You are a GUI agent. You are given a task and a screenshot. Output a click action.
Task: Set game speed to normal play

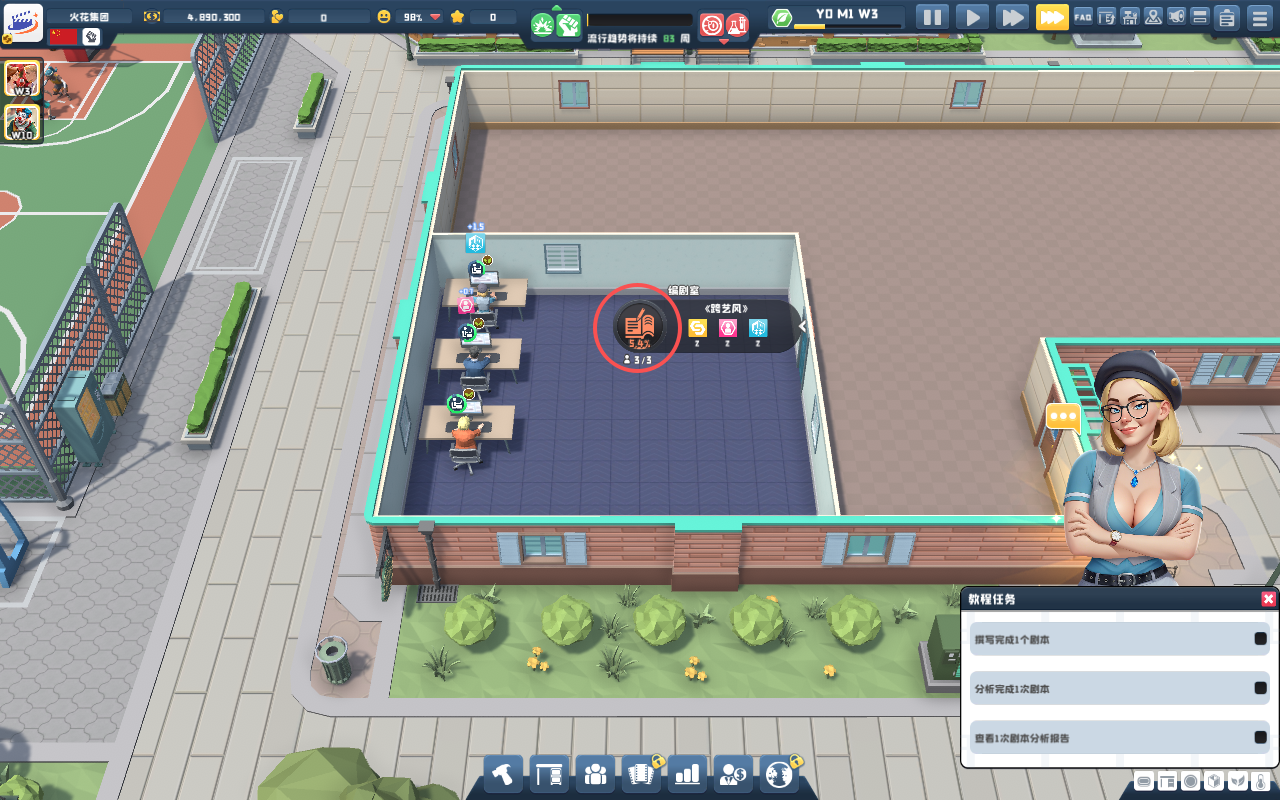click(972, 17)
